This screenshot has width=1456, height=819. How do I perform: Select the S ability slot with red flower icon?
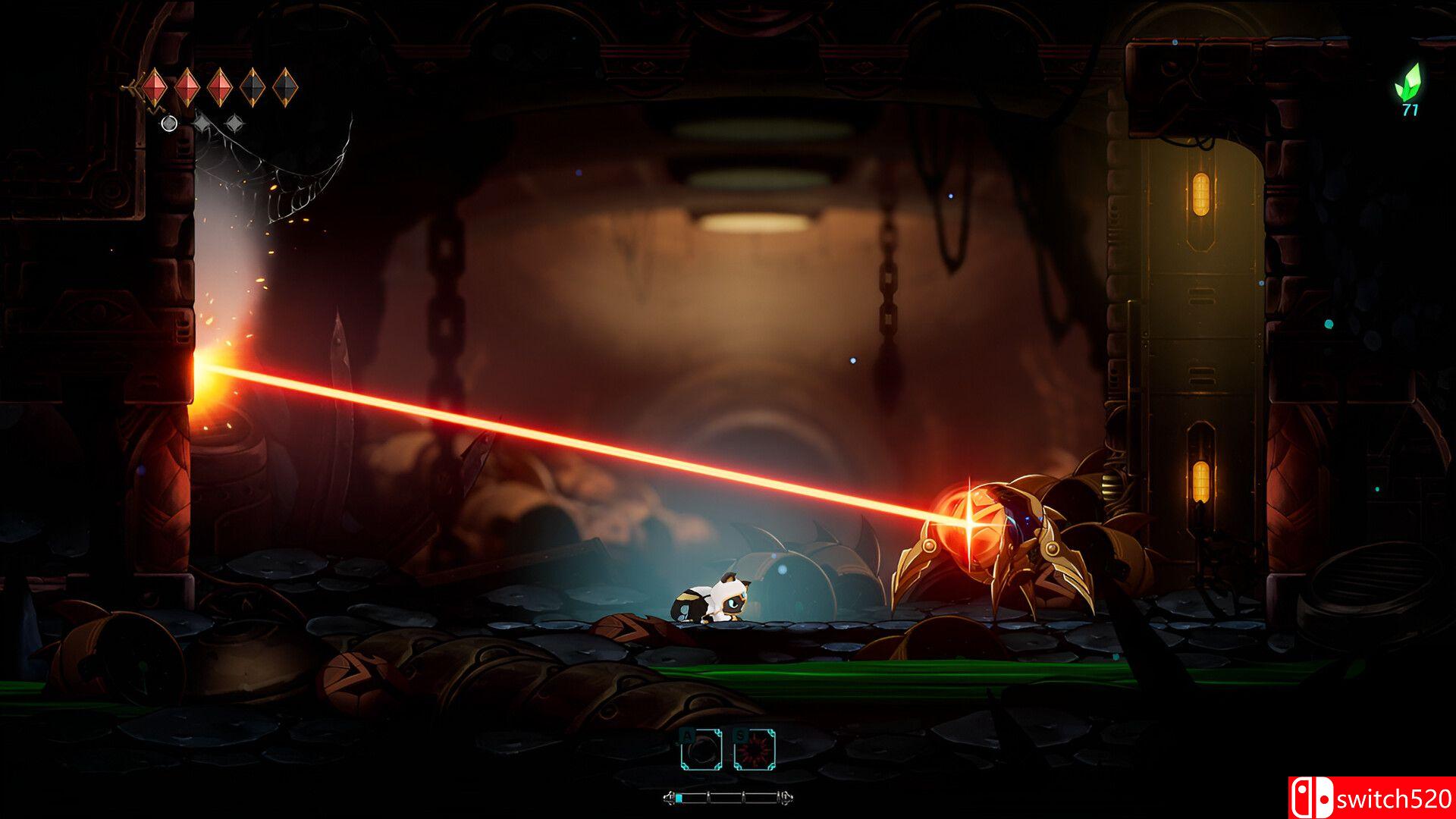755,751
